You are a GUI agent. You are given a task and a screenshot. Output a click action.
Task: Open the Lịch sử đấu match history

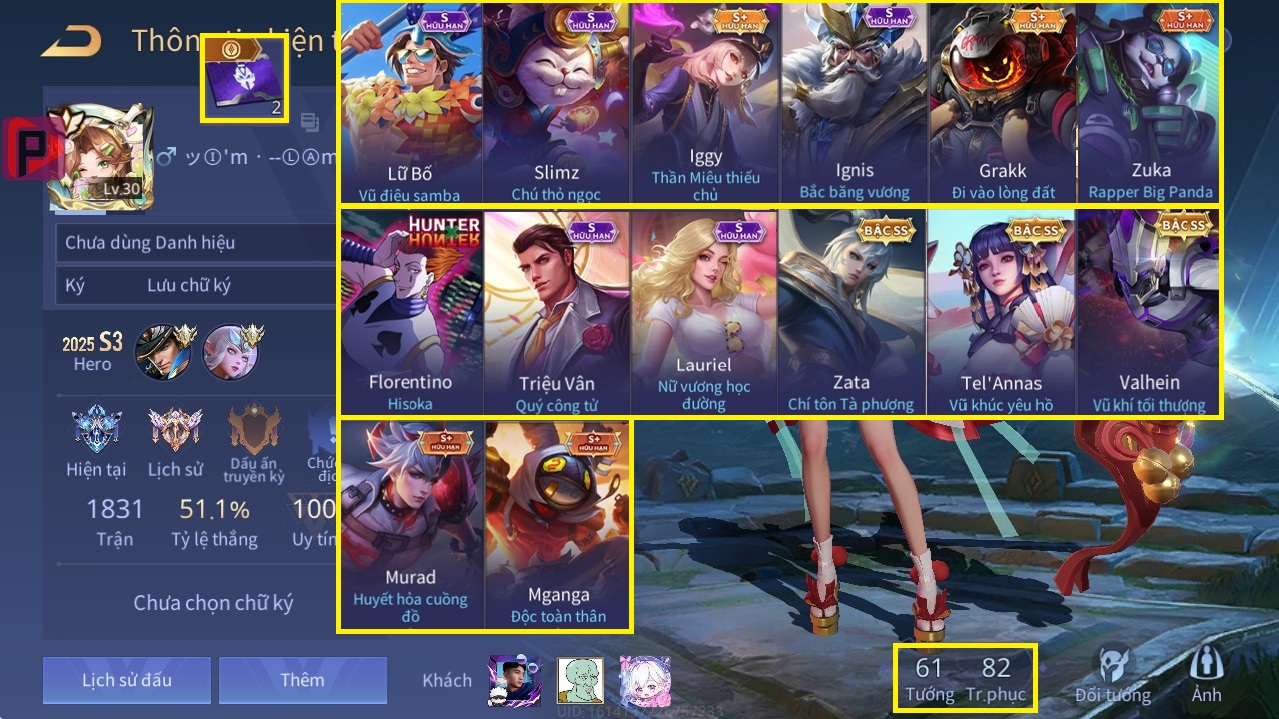pos(127,680)
